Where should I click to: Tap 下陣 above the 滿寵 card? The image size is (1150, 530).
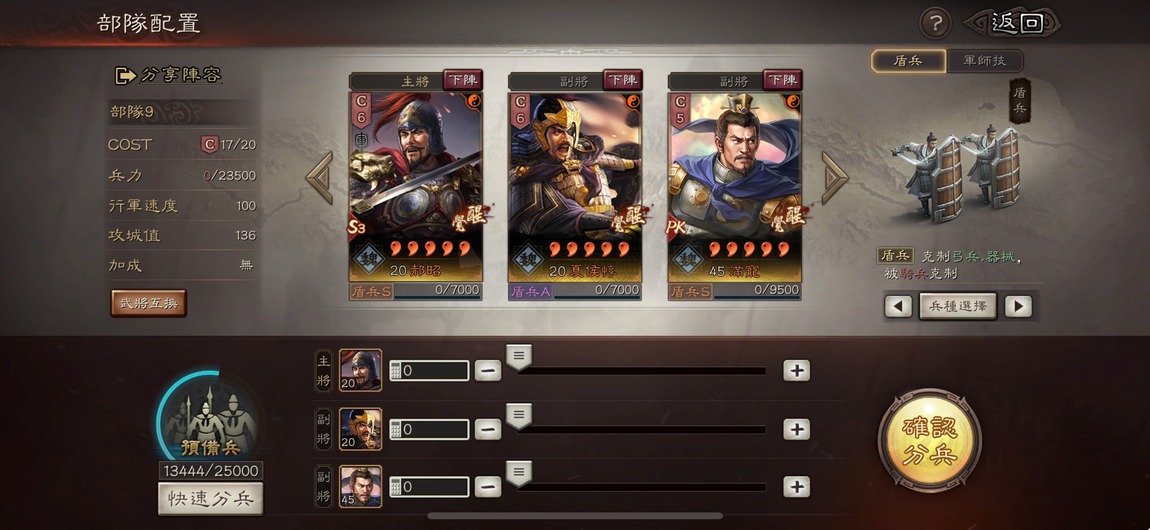coord(782,80)
